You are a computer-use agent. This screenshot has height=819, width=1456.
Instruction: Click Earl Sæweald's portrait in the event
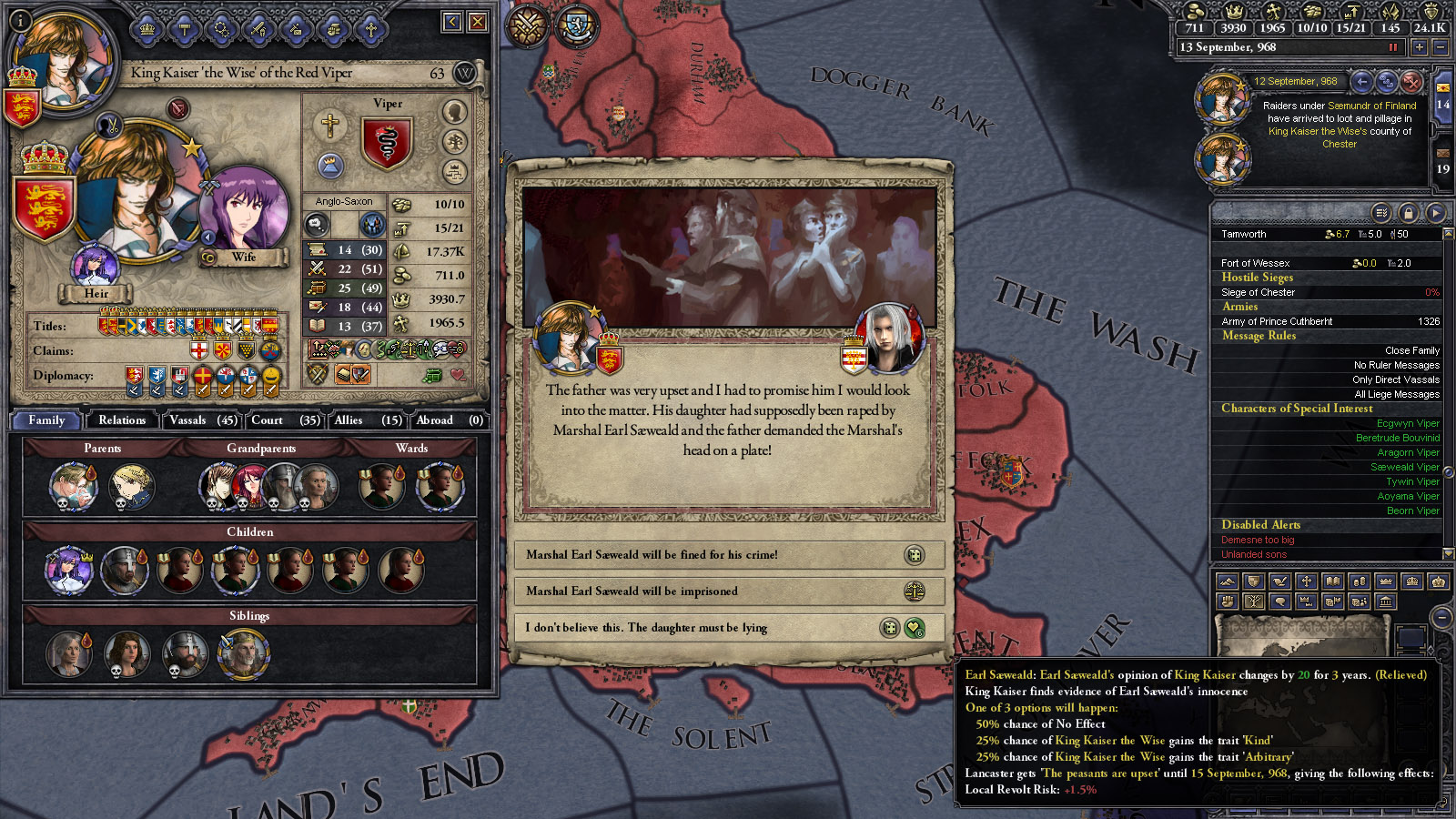(890, 339)
